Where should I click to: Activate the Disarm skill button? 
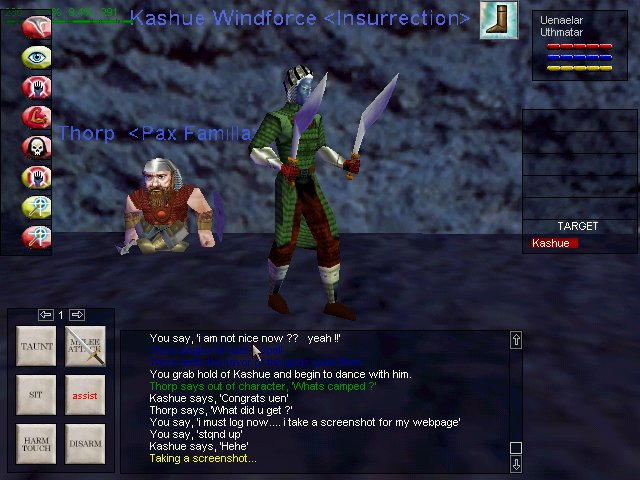[84, 443]
